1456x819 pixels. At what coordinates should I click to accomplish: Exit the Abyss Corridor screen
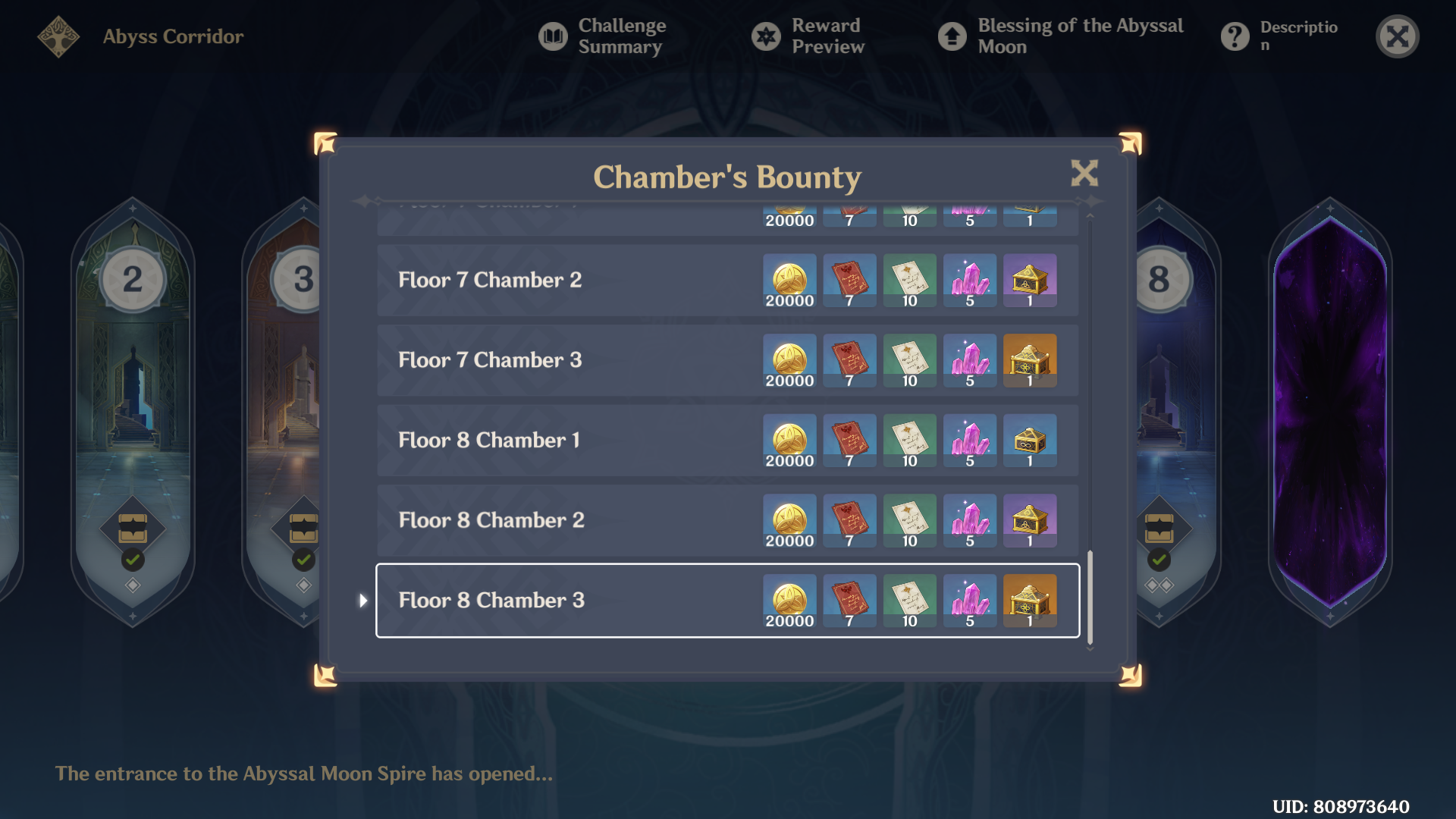[1397, 36]
